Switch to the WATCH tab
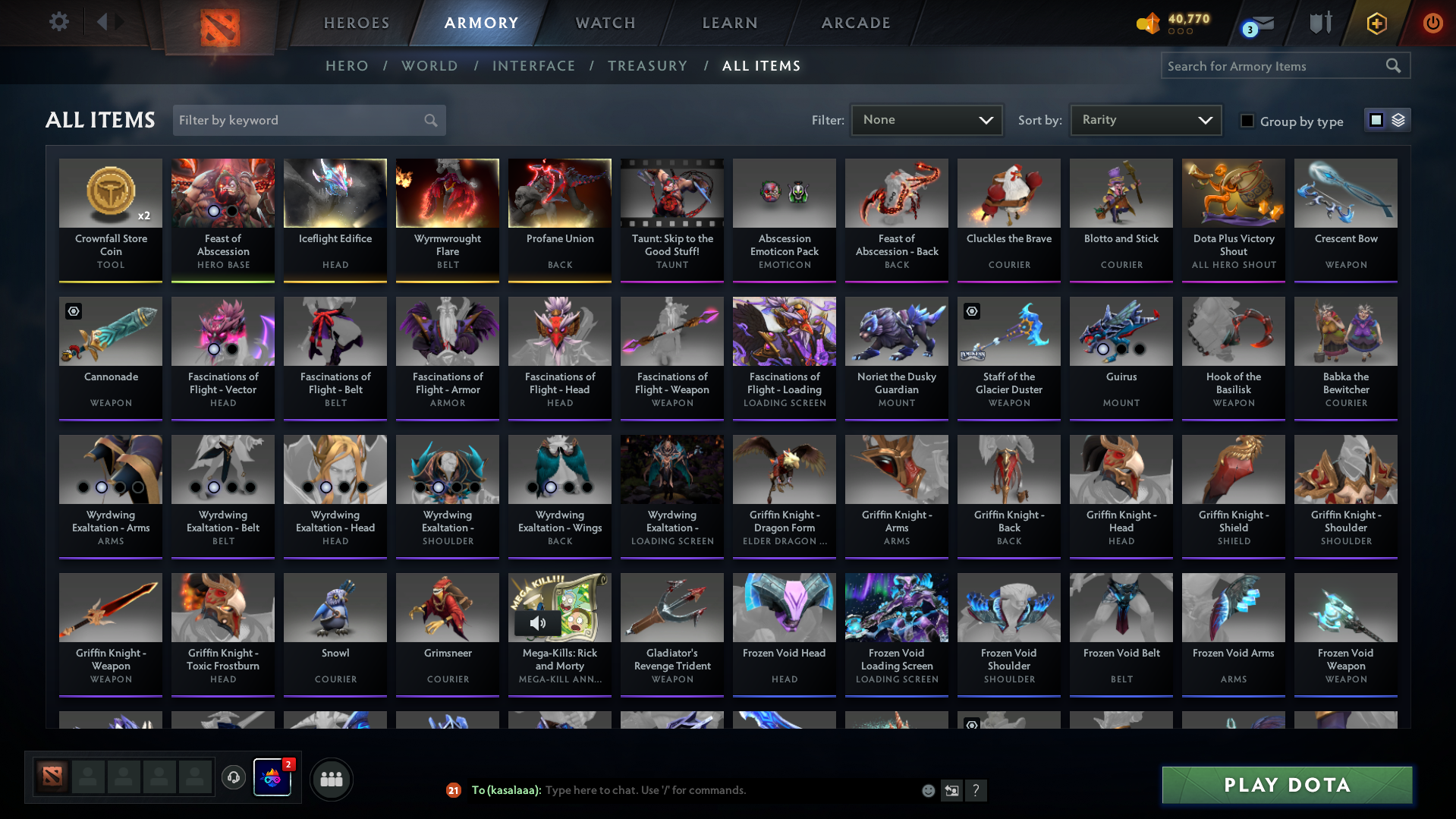 [x=604, y=23]
